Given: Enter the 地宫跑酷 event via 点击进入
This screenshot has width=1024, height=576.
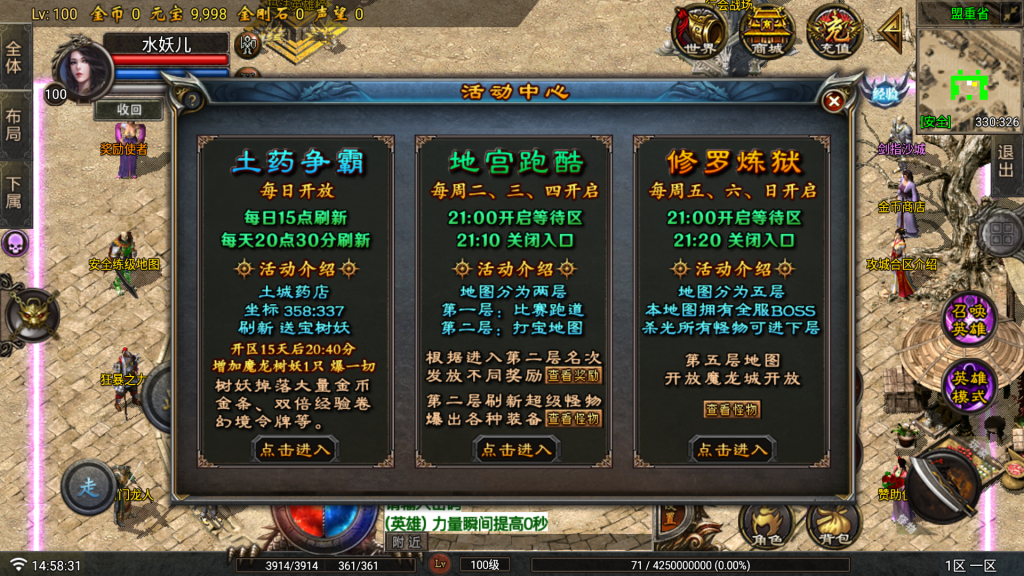Looking at the screenshot, I should pyautogui.click(x=515, y=450).
